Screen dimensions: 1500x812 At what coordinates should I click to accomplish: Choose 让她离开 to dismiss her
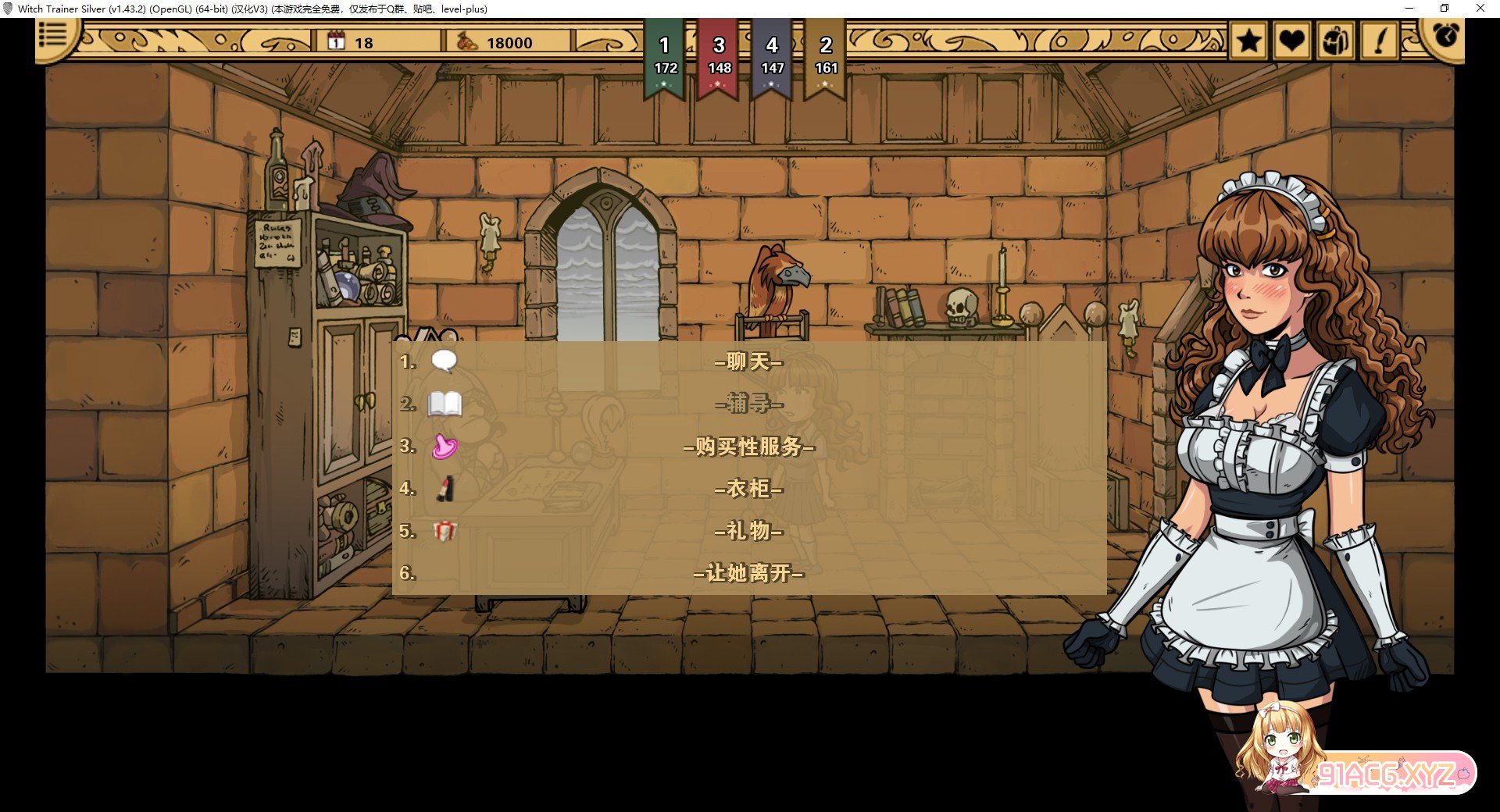pos(748,573)
